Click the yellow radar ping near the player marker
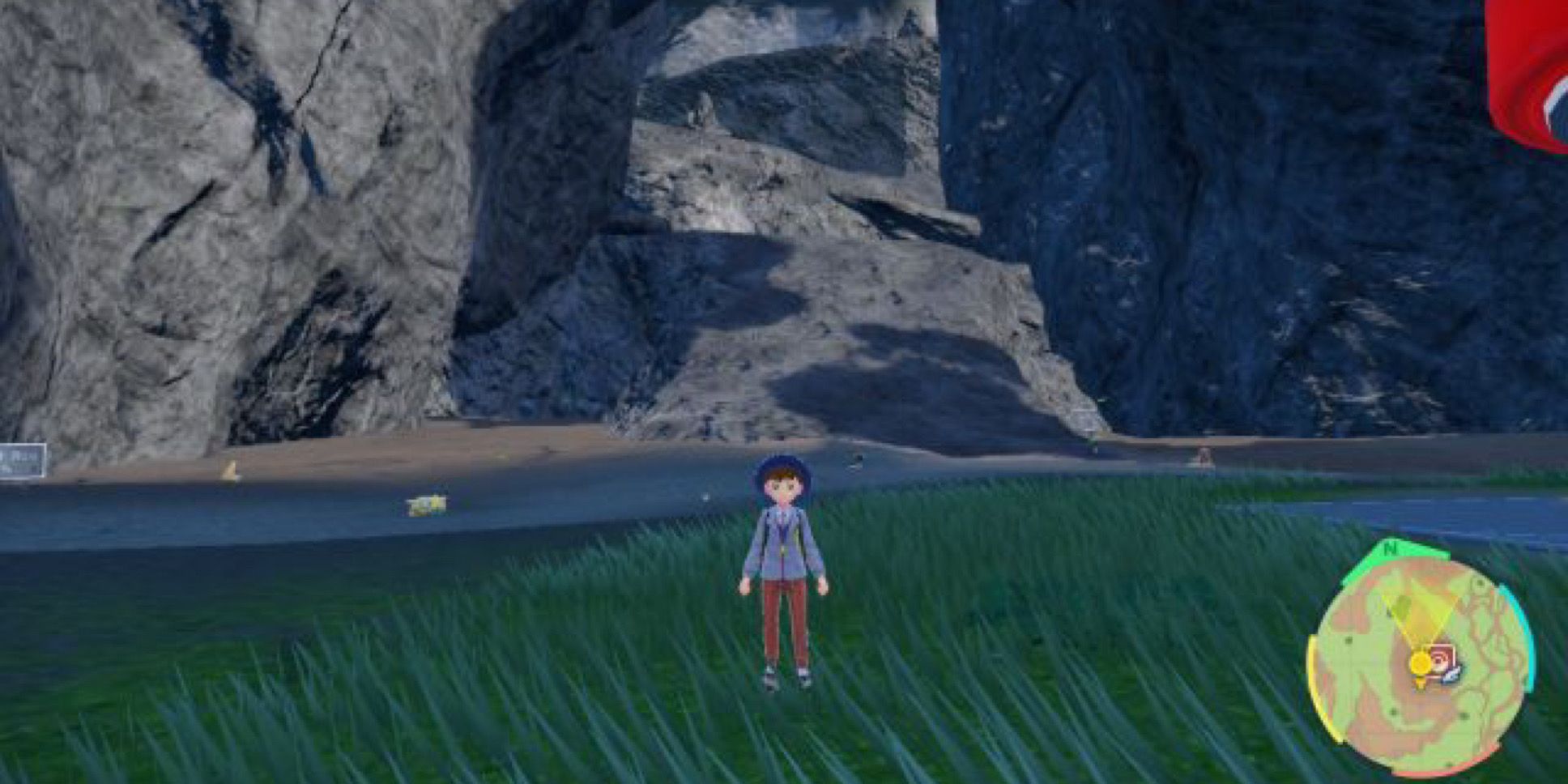 (1420, 663)
